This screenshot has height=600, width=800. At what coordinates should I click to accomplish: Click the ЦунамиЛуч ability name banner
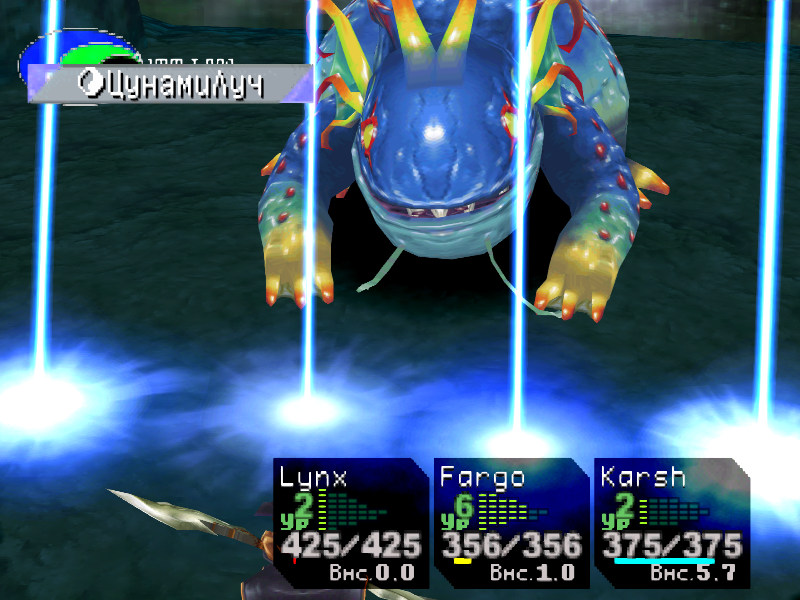[x=170, y=85]
